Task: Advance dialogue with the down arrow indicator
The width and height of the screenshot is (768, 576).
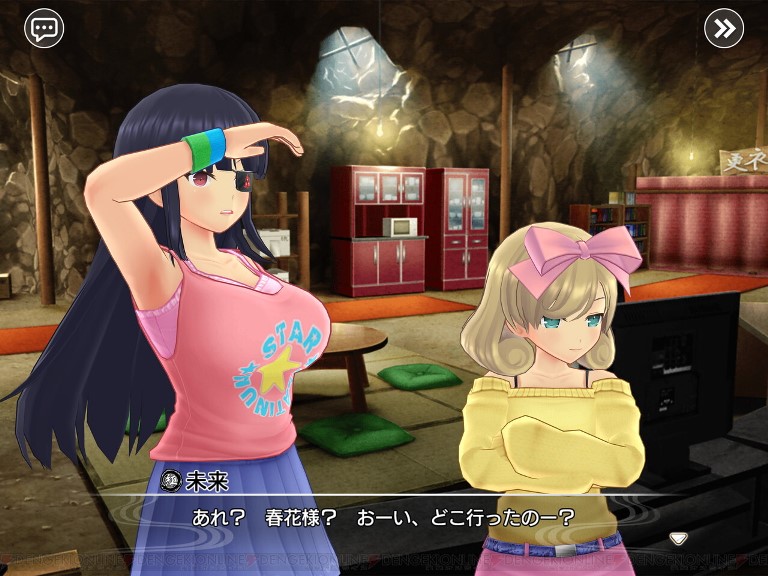Action: coord(678,538)
